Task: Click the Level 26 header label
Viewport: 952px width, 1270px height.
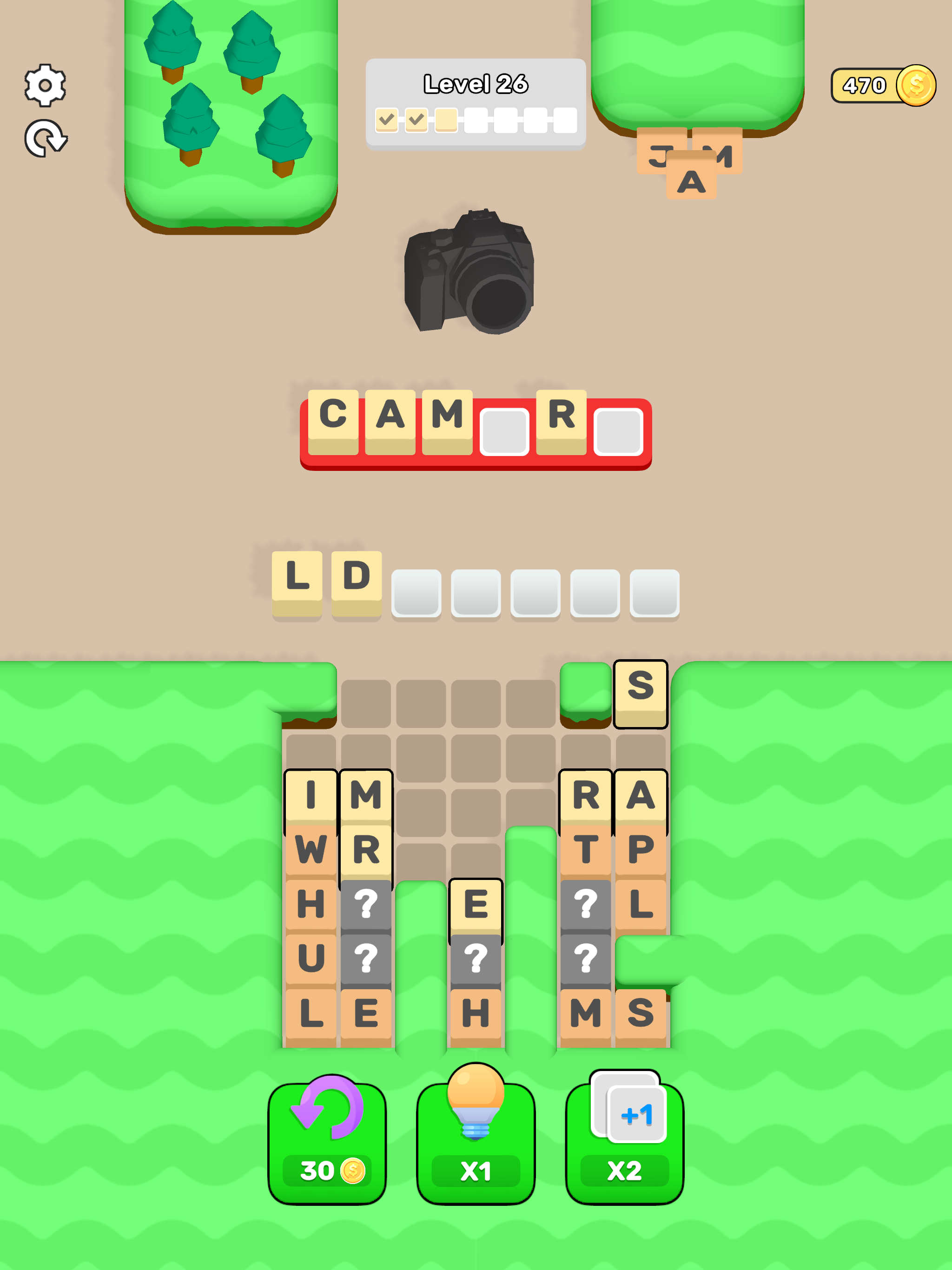Action: (475, 84)
